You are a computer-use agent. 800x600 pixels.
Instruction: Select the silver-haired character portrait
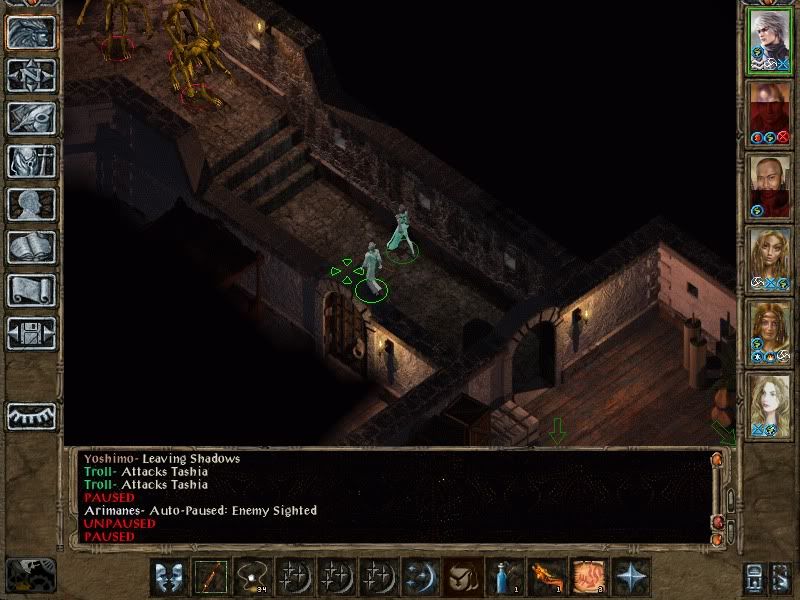(770, 41)
